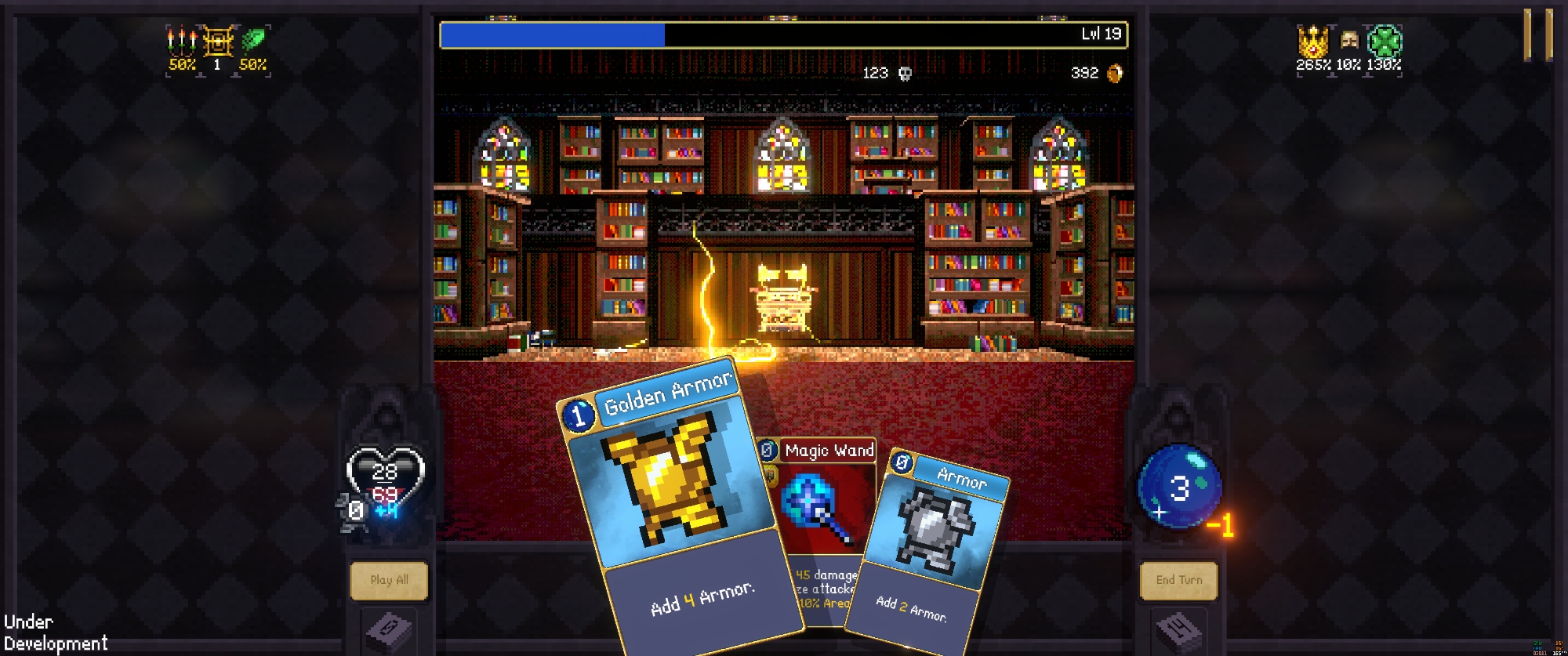Inspect the green leaf 50% stat icon
This screenshot has width=1568, height=656.
(x=253, y=41)
